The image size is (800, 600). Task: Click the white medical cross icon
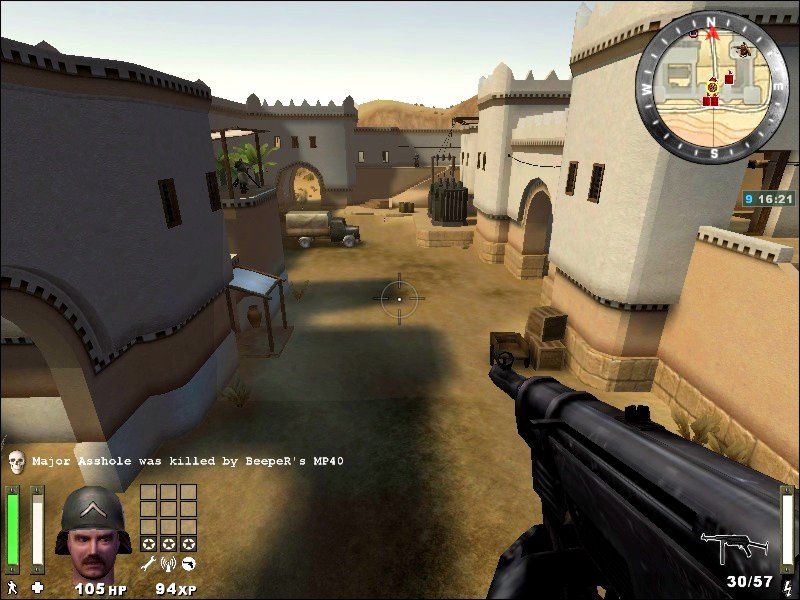[x=37, y=585]
